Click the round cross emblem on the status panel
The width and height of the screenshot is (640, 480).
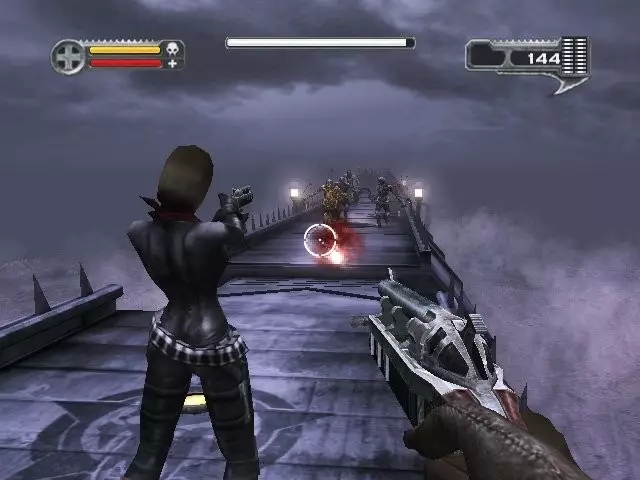pyautogui.click(x=68, y=56)
